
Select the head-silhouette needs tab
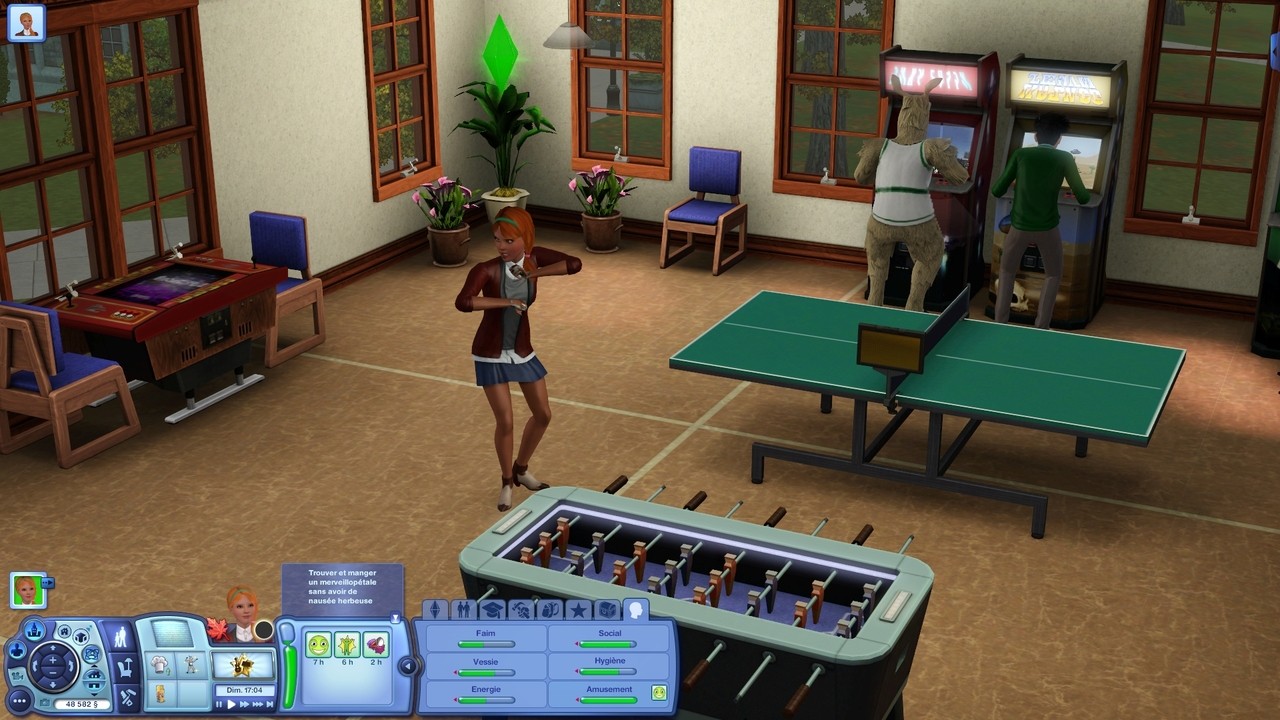(635, 609)
